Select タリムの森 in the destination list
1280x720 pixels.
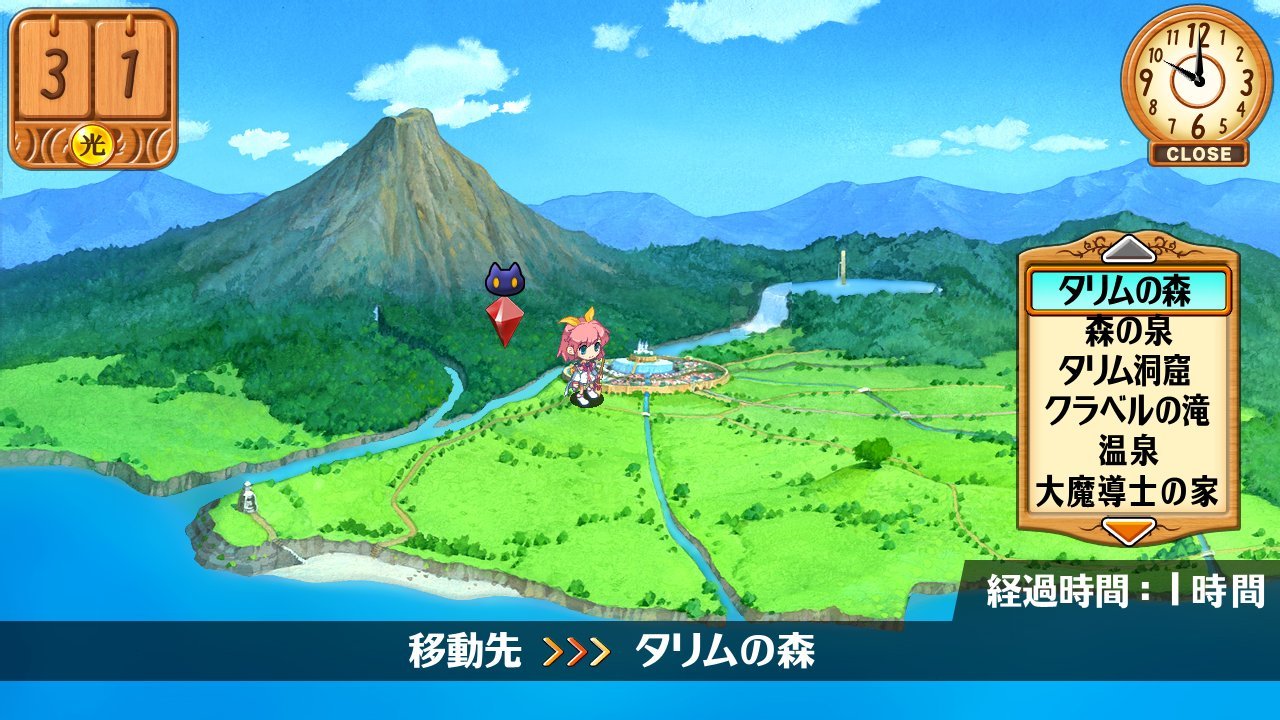pos(1127,291)
